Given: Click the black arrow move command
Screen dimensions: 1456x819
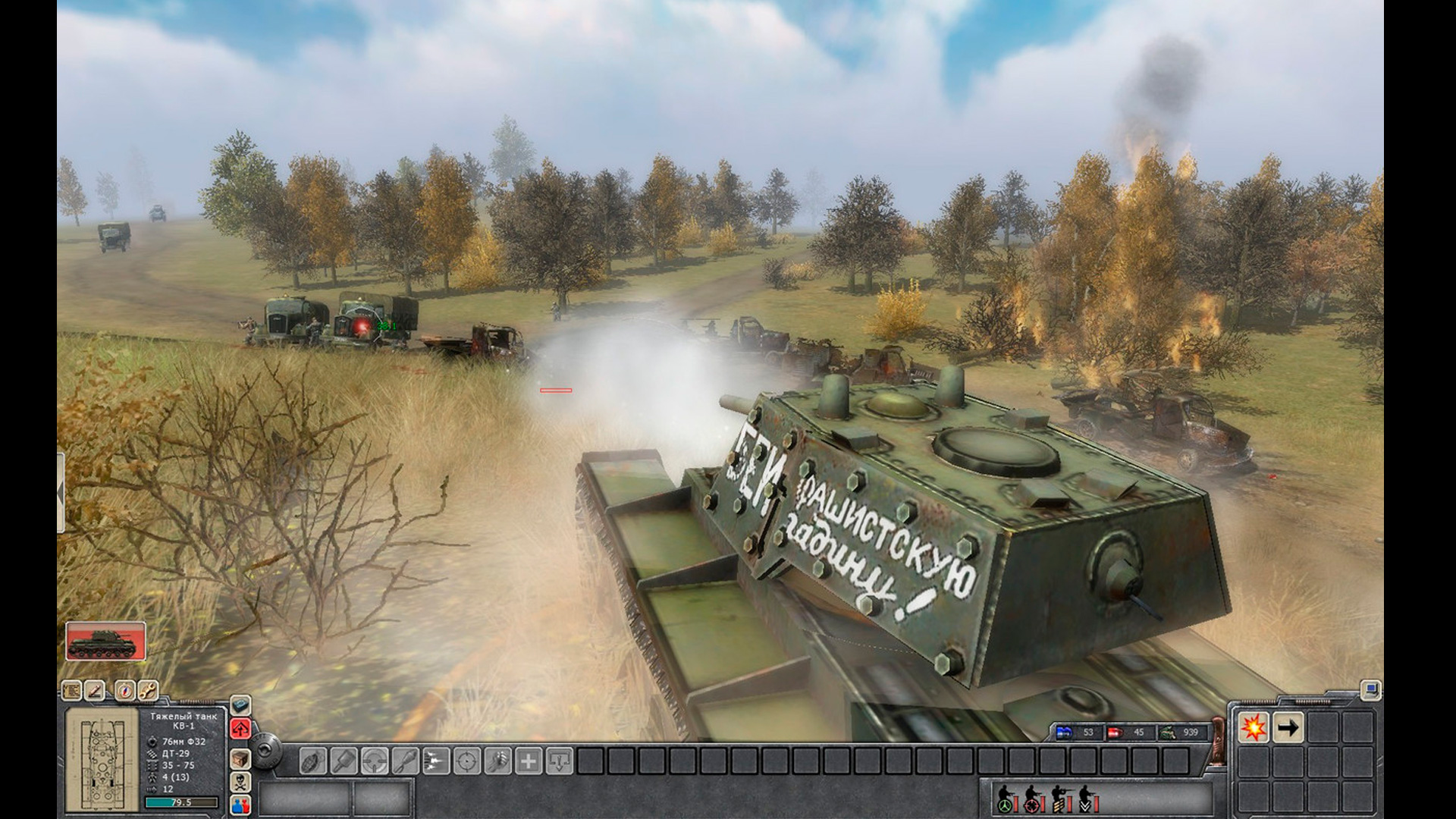Looking at the screenshot, I should [x=1288, y=728].
